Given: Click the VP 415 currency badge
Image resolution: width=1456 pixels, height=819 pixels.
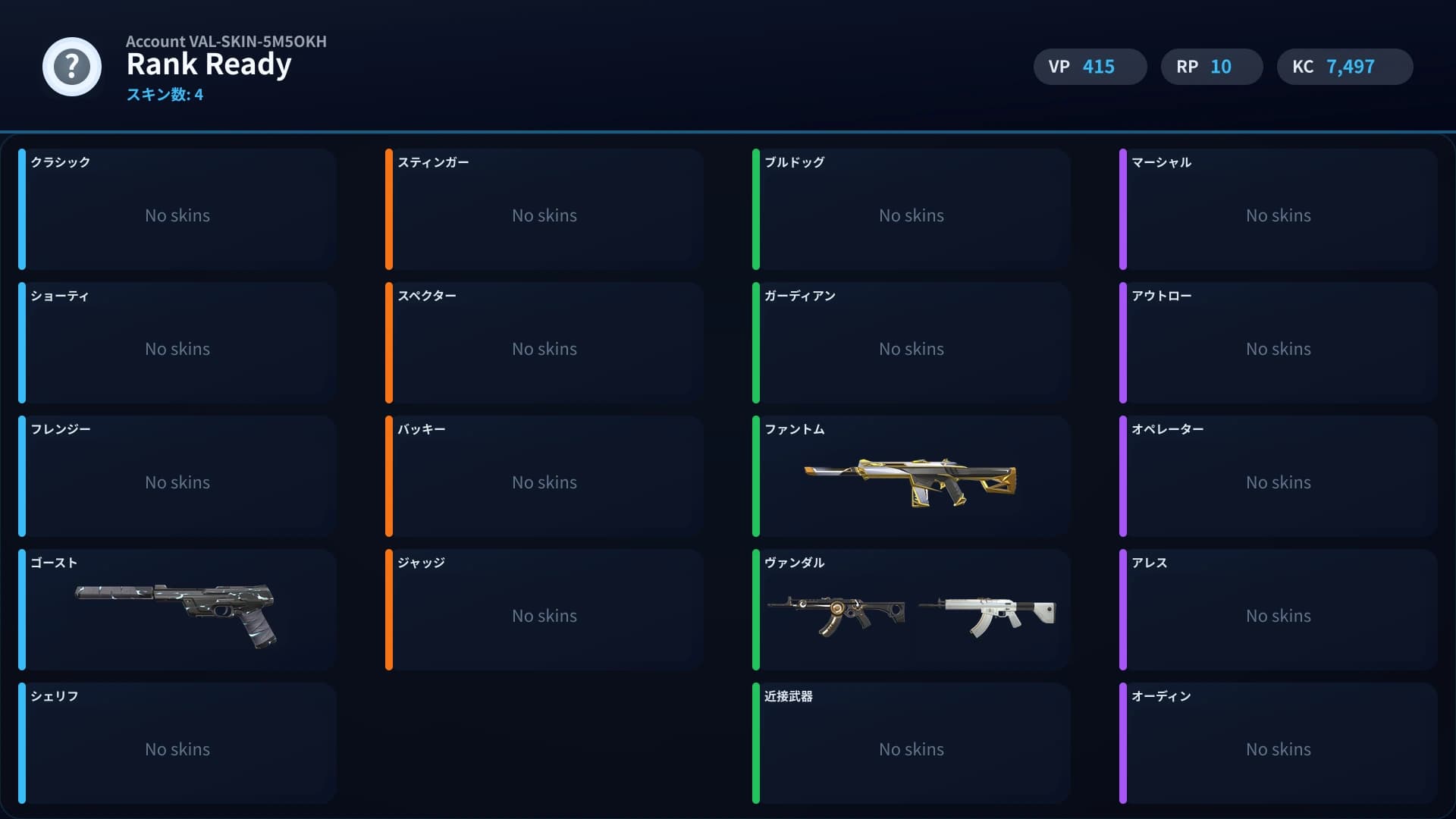Looking at the screenshot, I should [x=1090, y=67].
